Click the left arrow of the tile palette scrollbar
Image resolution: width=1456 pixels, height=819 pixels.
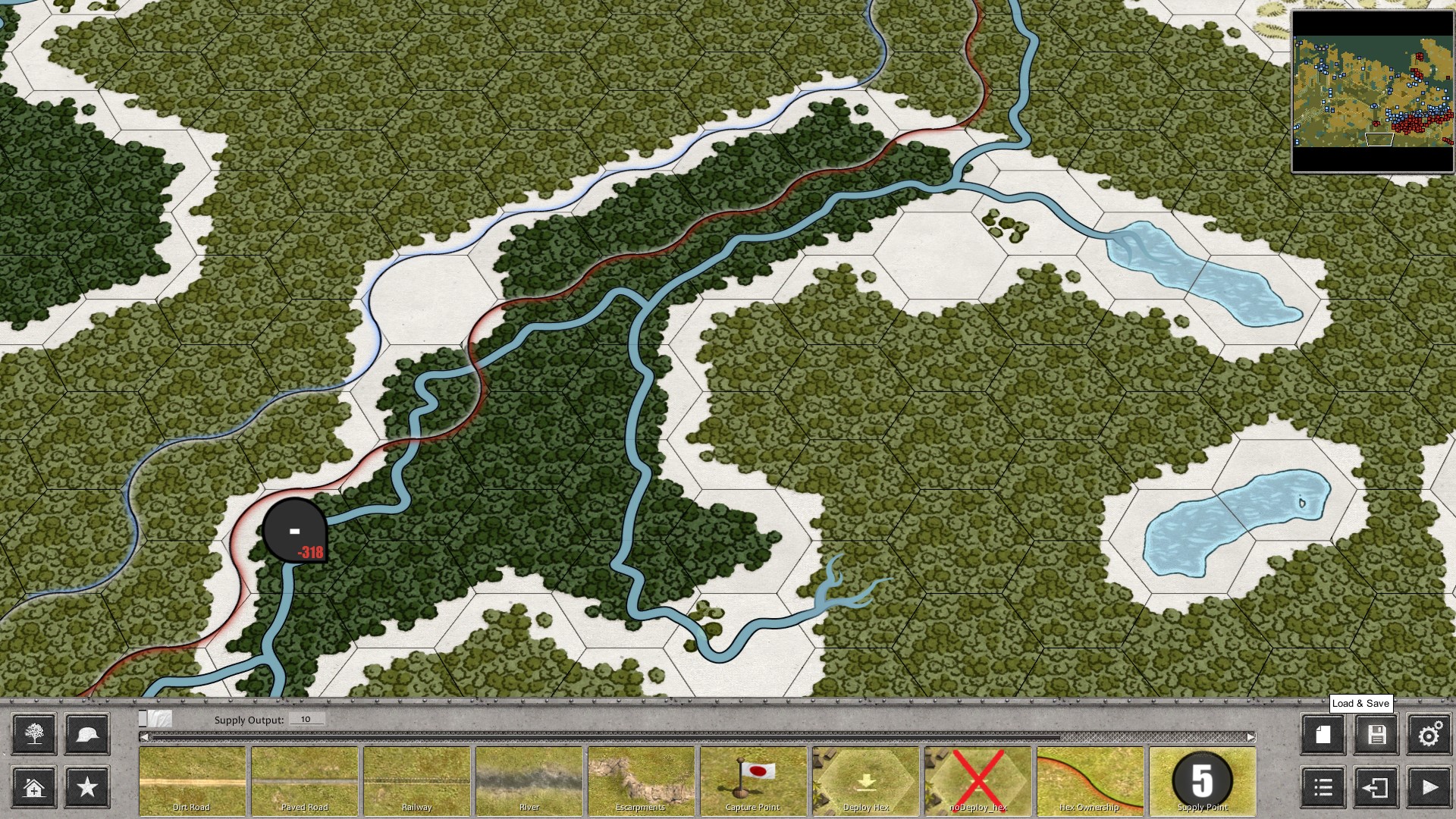click(x=143, y=736)
